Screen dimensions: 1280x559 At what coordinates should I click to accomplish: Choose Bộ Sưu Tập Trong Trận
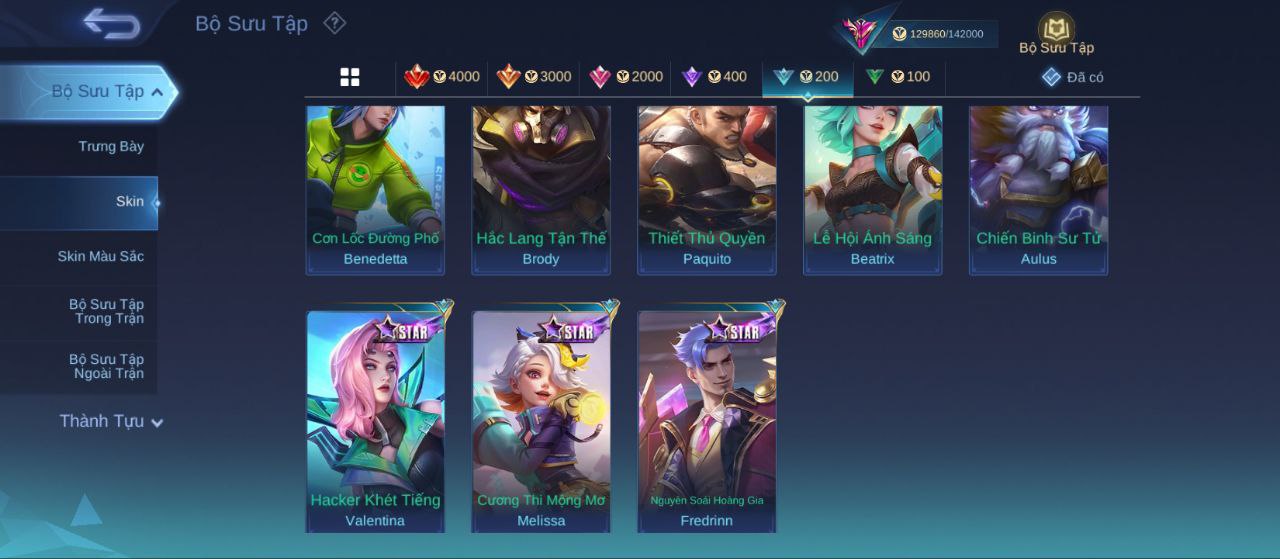pyautogui.click(x=106, y=311)
